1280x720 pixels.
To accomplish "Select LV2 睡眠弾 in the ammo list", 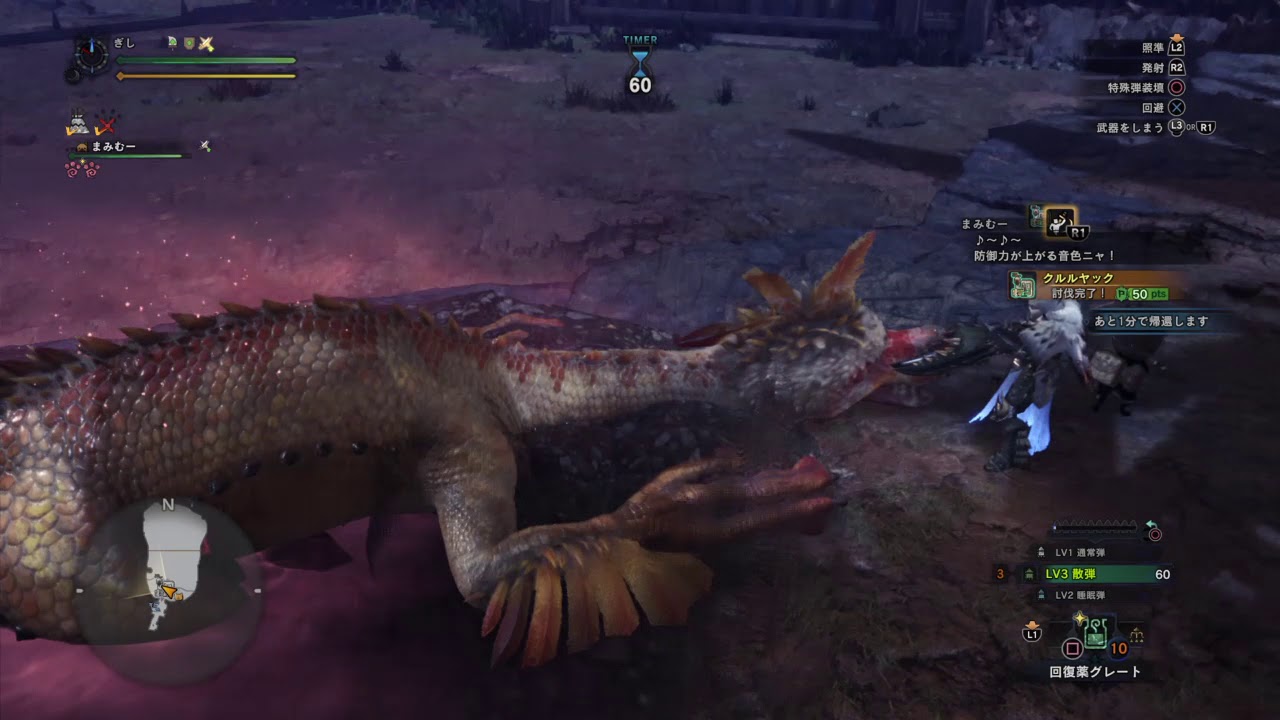I will point(1081,594).
